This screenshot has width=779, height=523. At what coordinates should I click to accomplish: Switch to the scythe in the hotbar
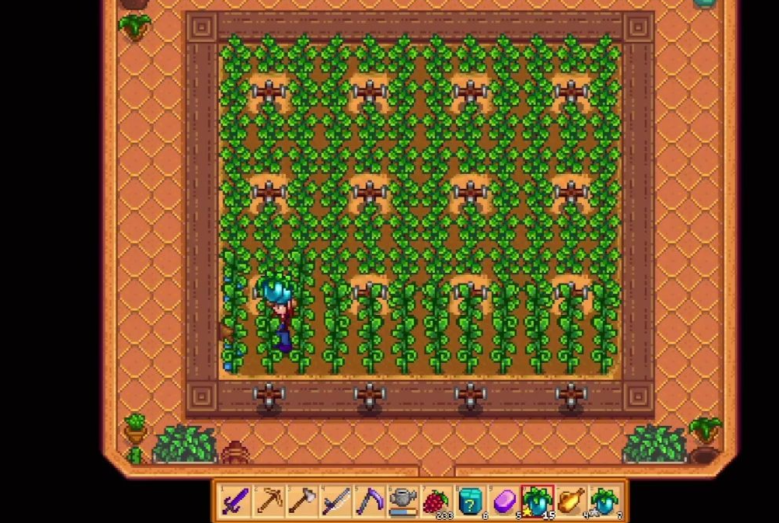pos(370,500)
